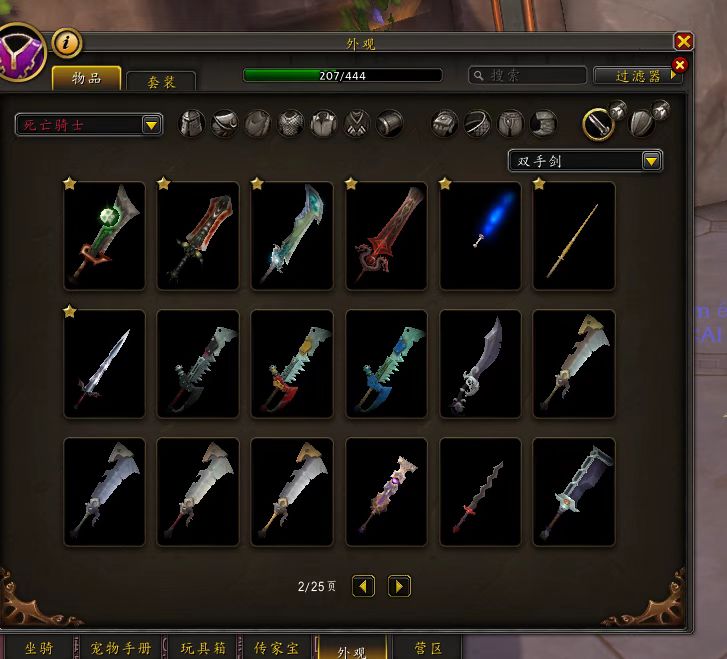Select the main-hand weapon slot icon

click(598, 123)
